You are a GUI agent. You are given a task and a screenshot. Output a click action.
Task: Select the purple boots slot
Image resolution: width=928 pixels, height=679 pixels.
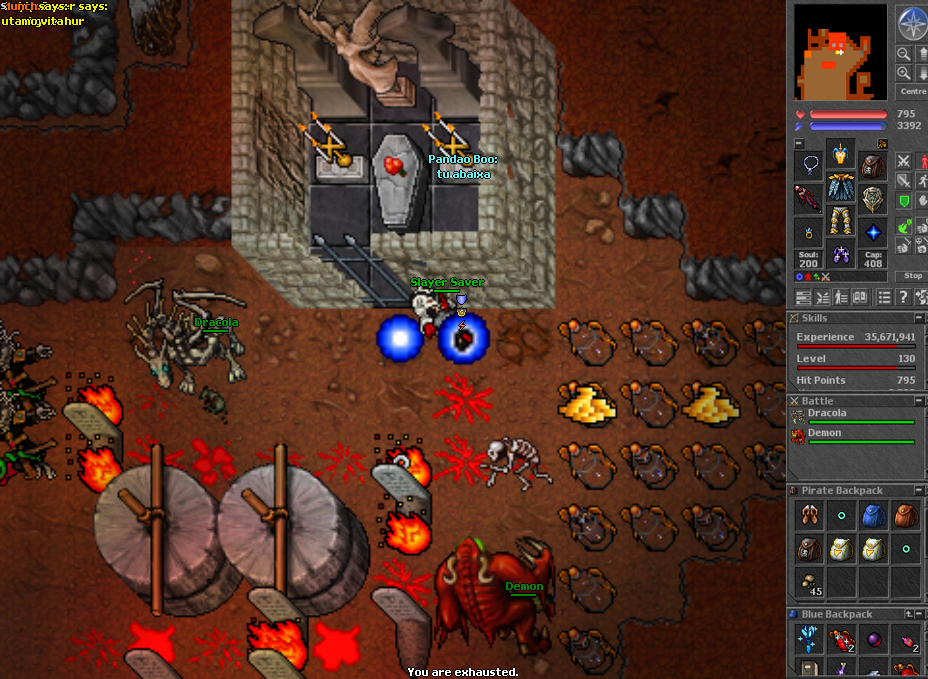[x=841, y=253]
